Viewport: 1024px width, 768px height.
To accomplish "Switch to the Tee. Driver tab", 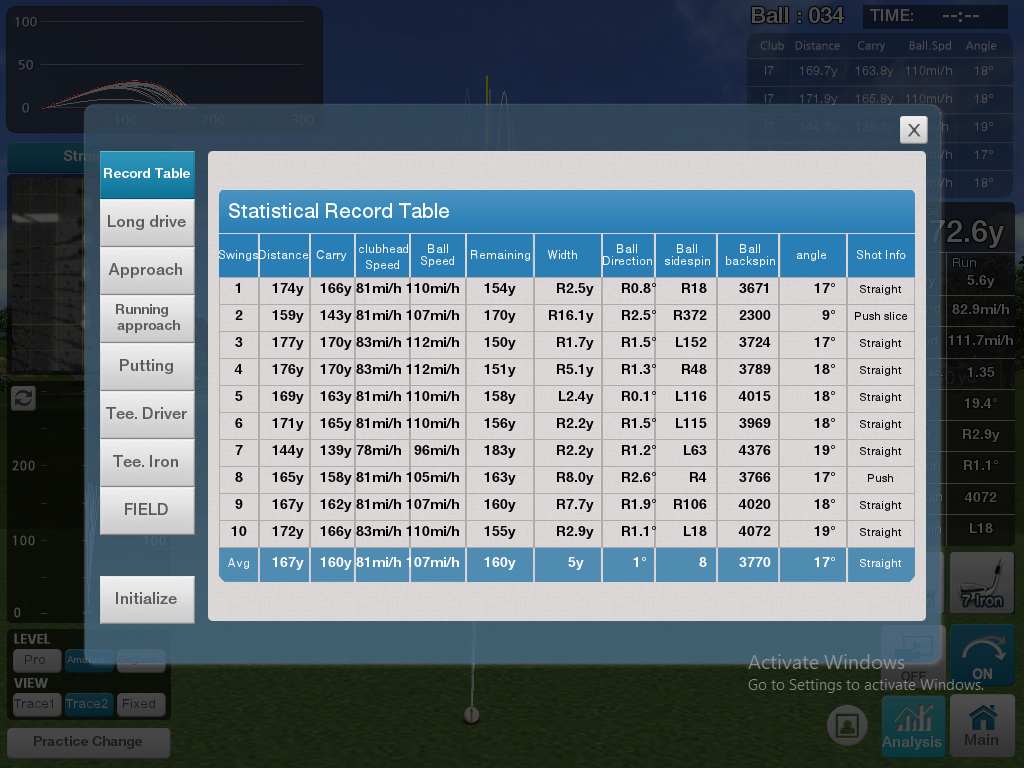I will point(147,414).
